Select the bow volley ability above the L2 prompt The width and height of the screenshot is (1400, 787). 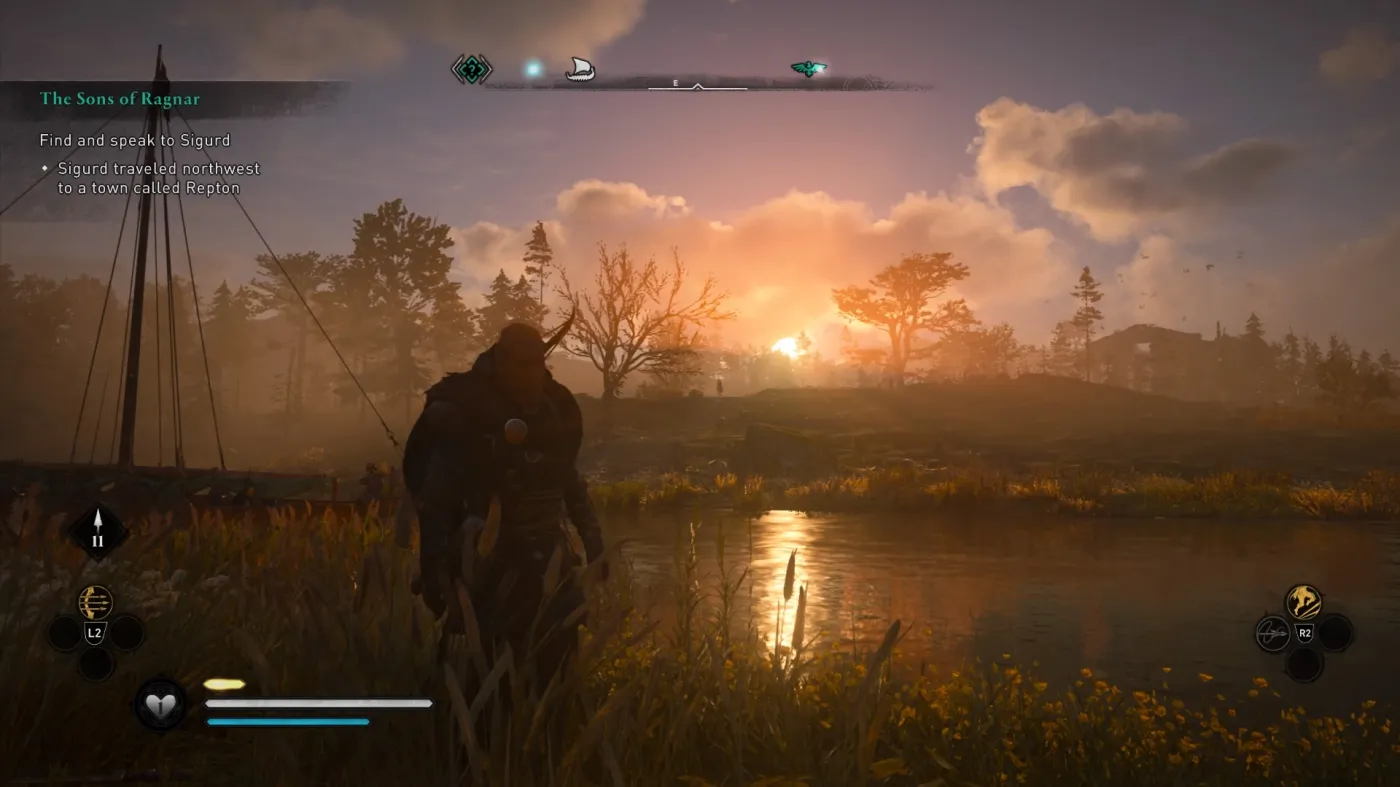pyautogui.click(x=93, y=601)
